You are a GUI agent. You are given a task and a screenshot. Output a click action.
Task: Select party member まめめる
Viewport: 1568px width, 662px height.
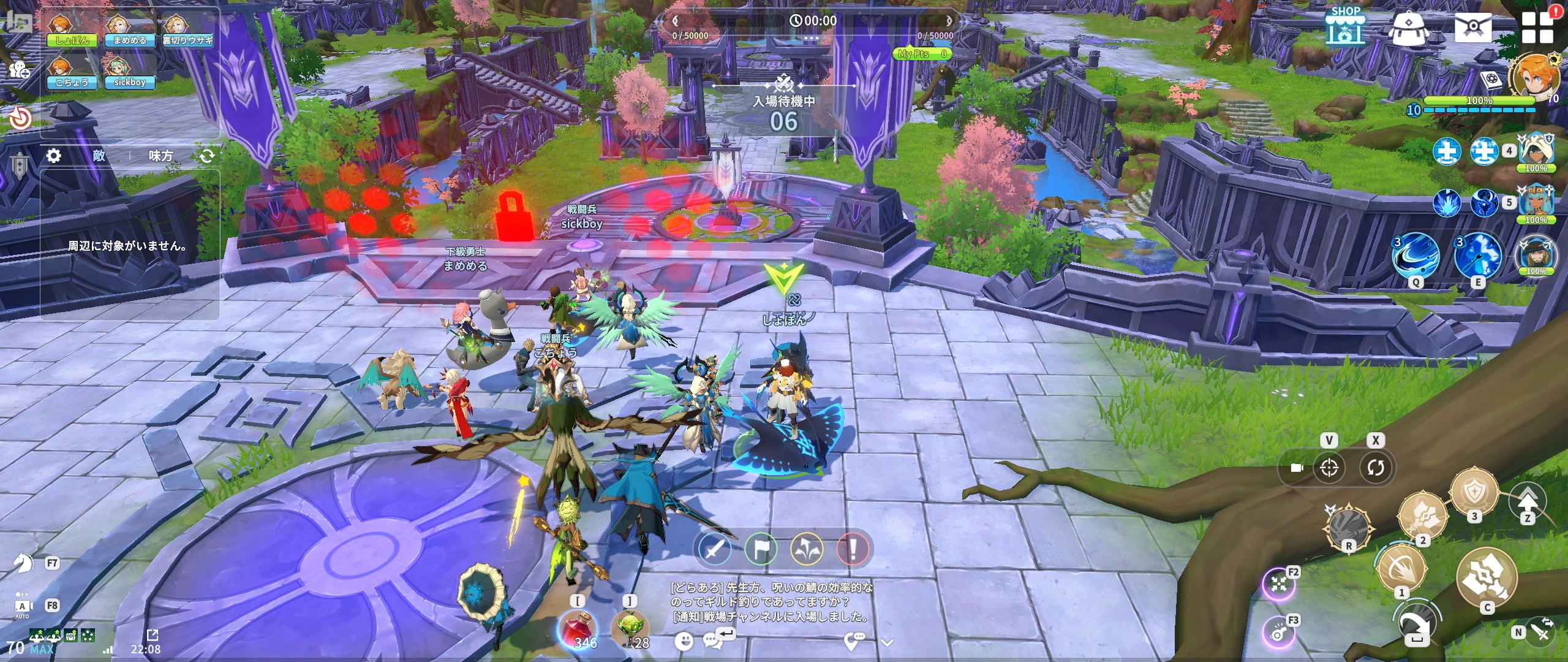(x=129, y=31)
